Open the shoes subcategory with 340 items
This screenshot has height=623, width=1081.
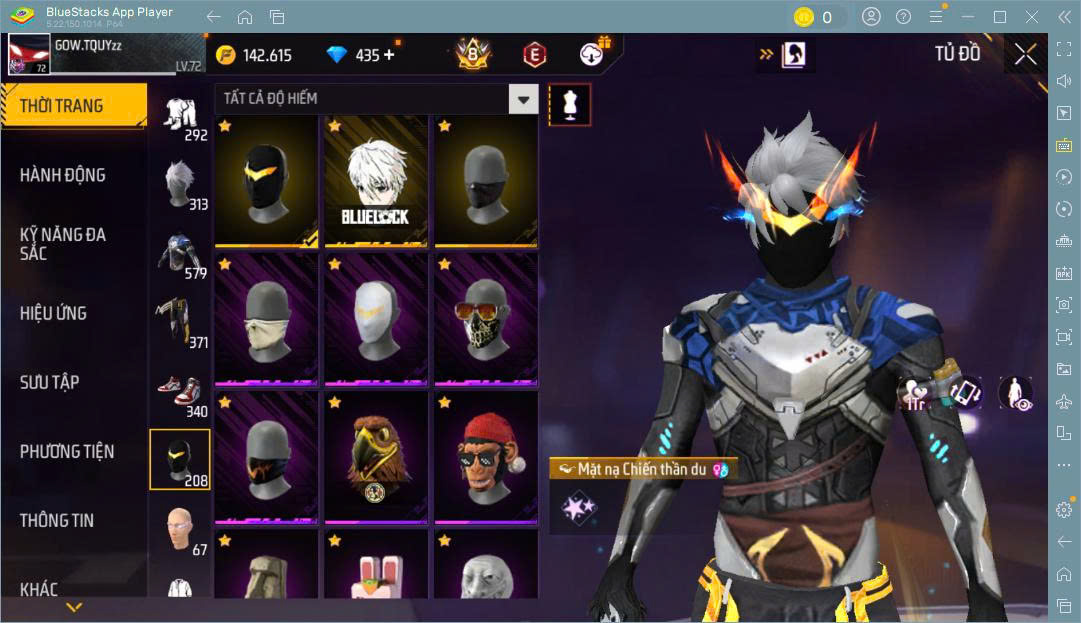[181, 394]
